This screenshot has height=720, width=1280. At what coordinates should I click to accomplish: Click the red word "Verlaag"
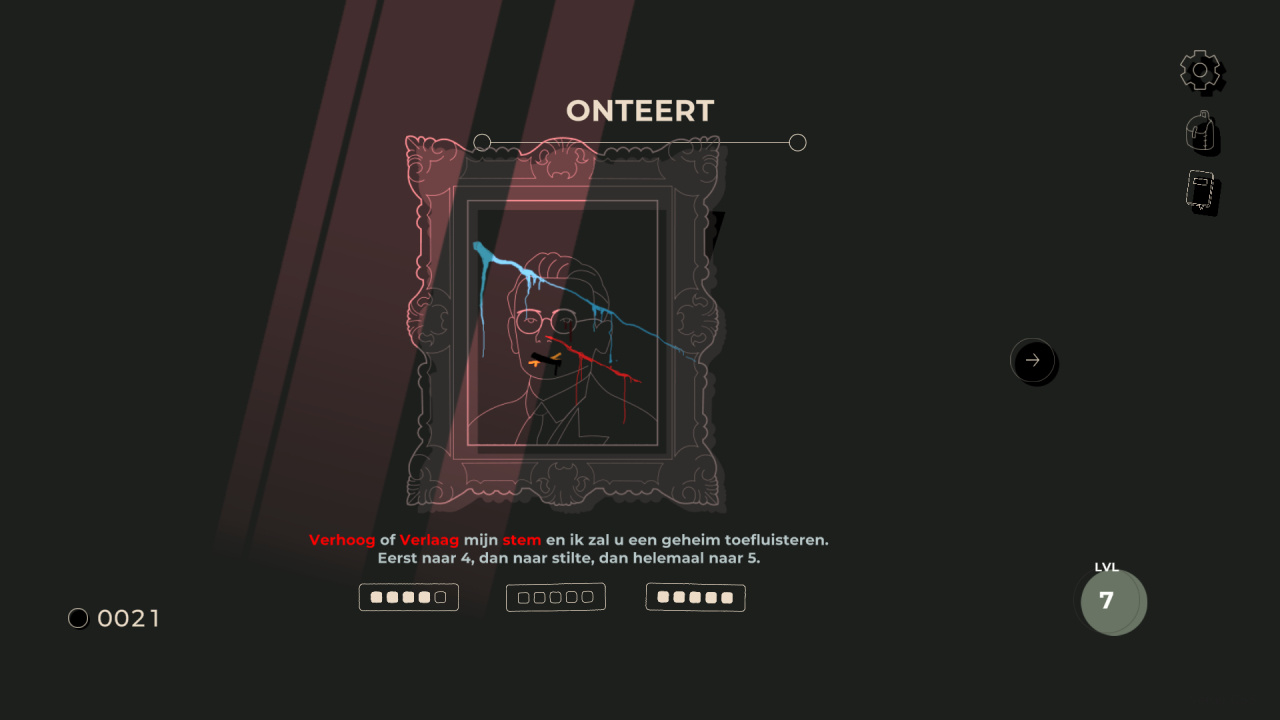[x=429, y=540]
